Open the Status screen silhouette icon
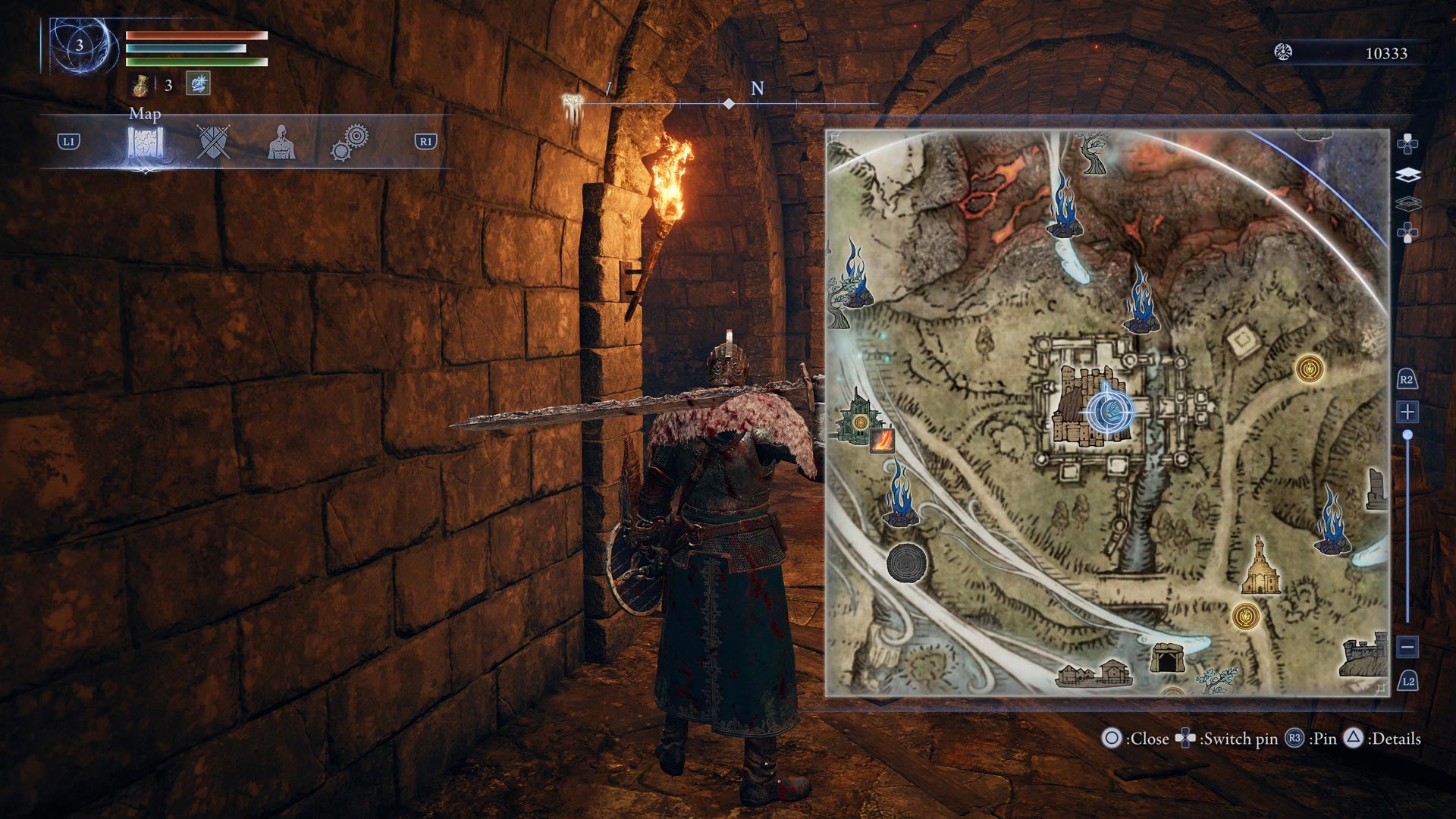The image size is (1456, 819). point(281,142)
